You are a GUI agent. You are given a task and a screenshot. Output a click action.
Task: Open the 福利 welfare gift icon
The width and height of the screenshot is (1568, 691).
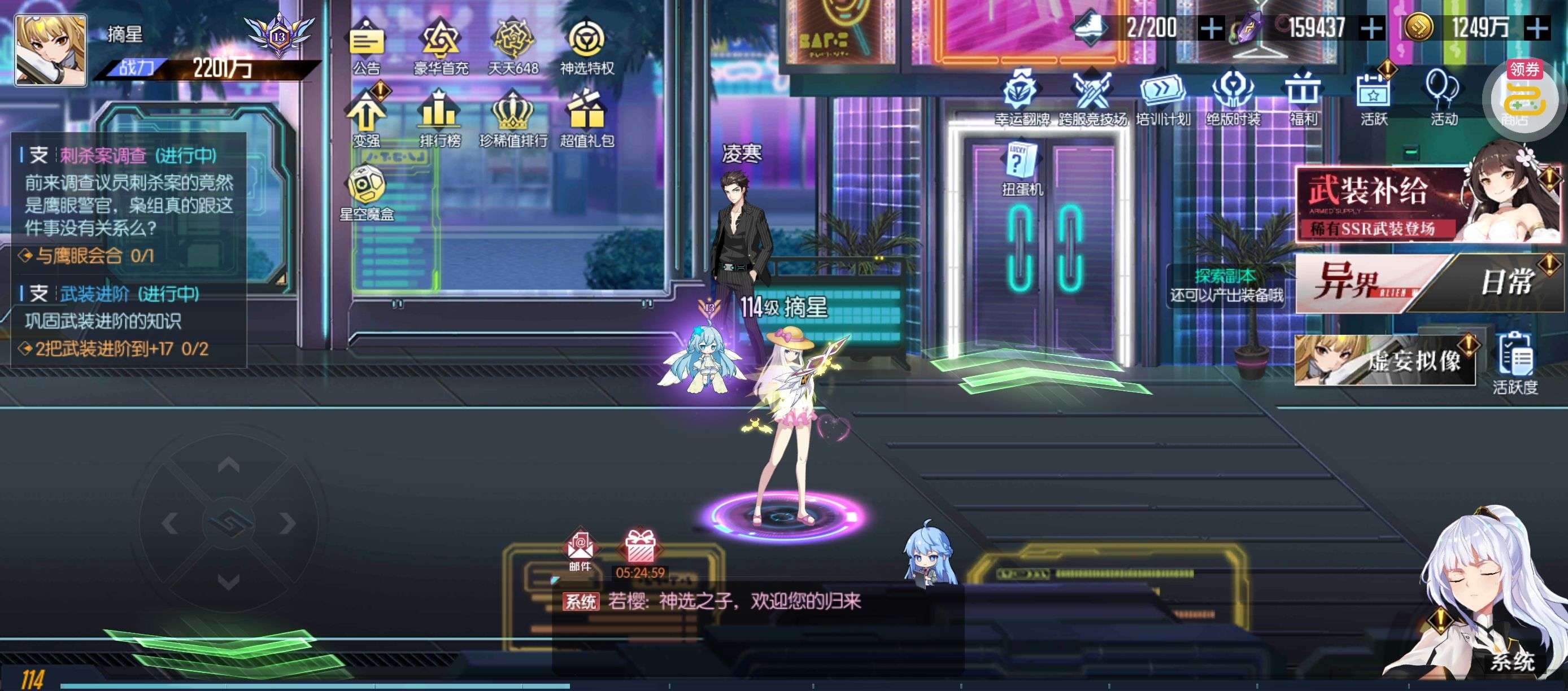pyautogui.click(x=1303, y=96)
